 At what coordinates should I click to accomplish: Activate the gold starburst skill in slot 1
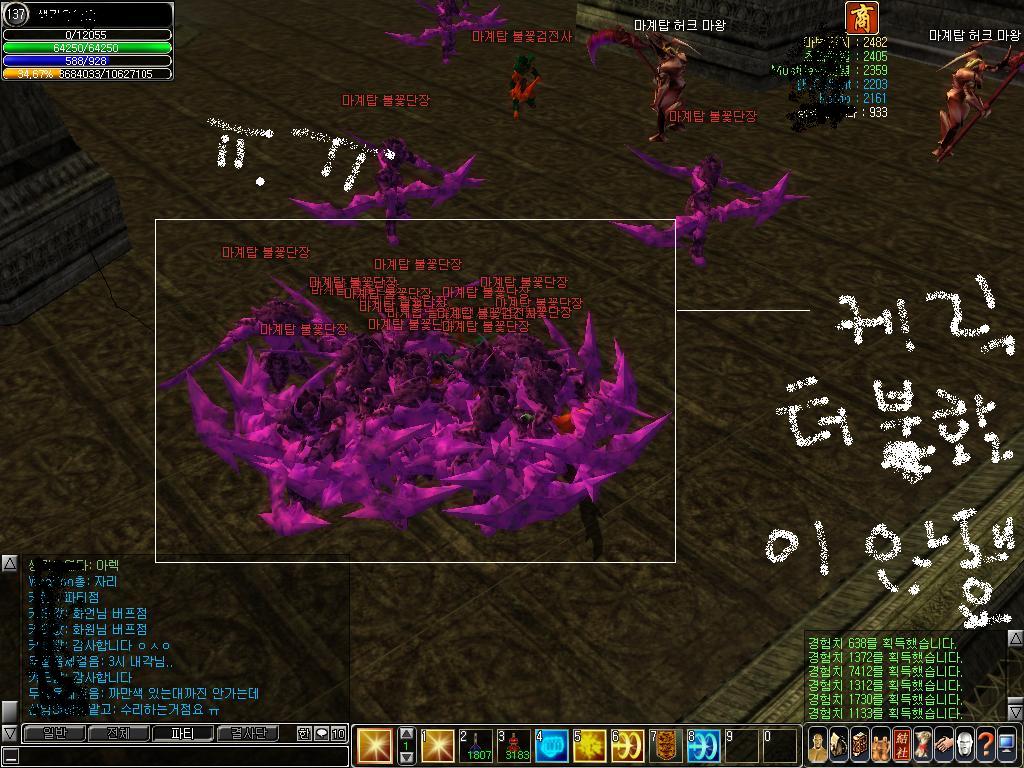439,746
